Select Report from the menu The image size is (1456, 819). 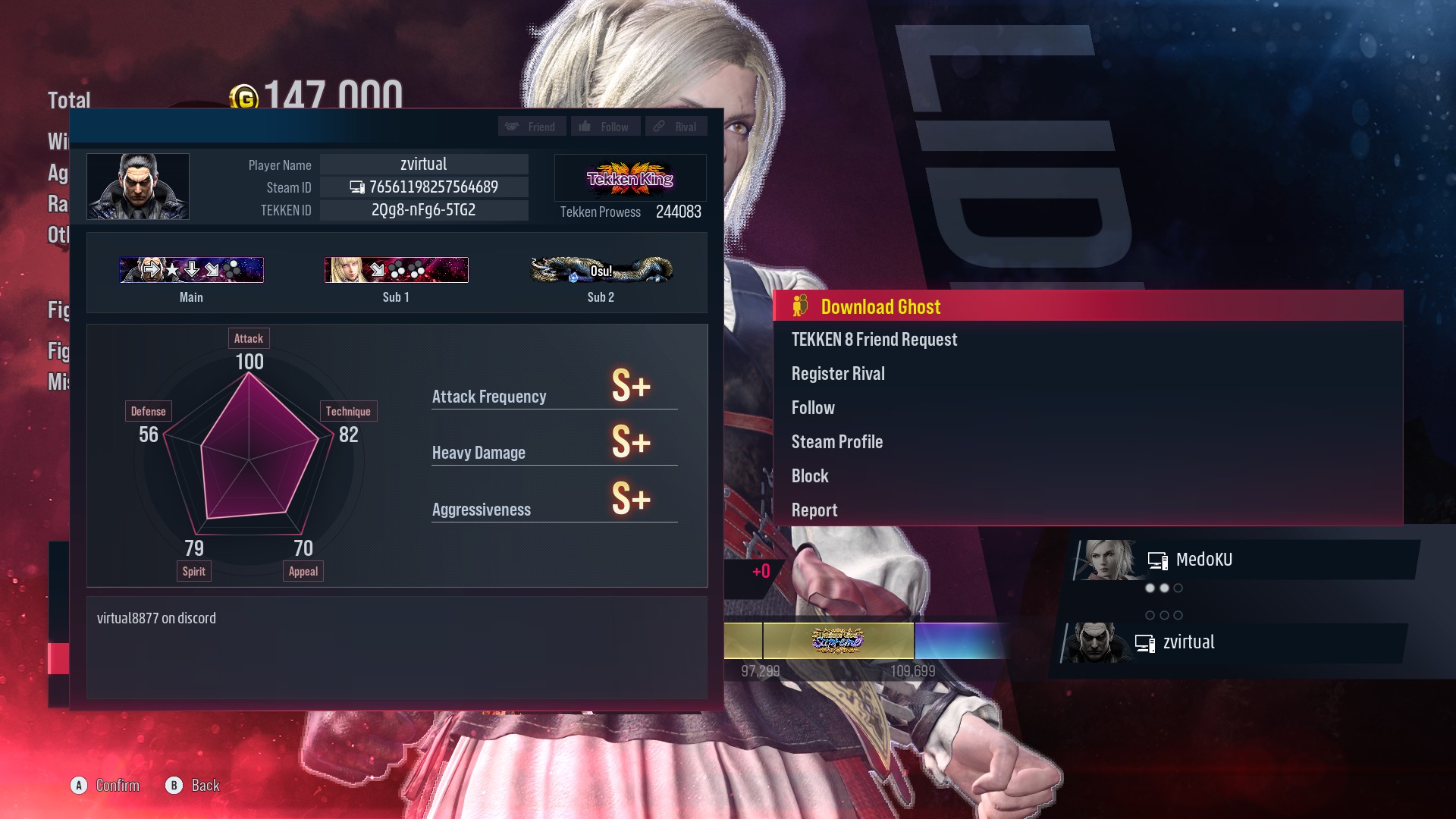[x=814, y=510]
